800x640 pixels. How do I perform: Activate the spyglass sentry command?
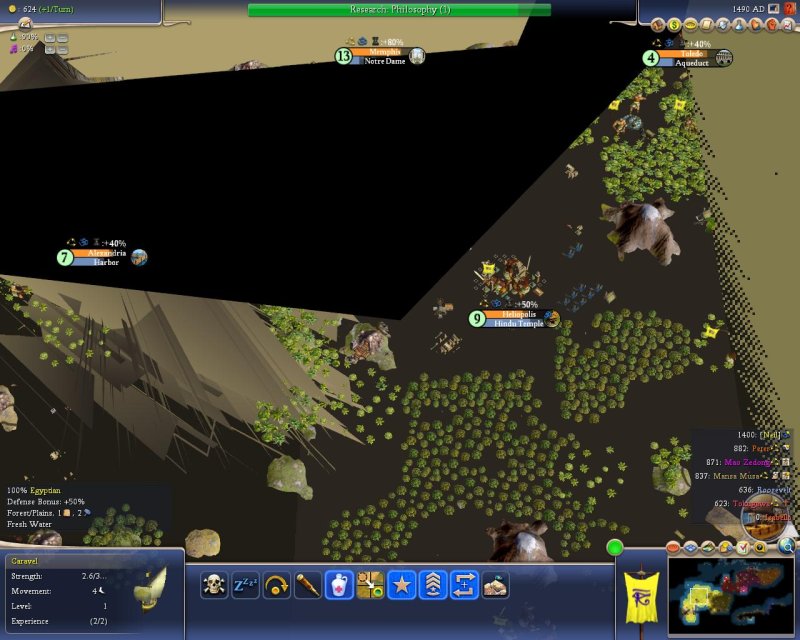[x=307, y=585]
